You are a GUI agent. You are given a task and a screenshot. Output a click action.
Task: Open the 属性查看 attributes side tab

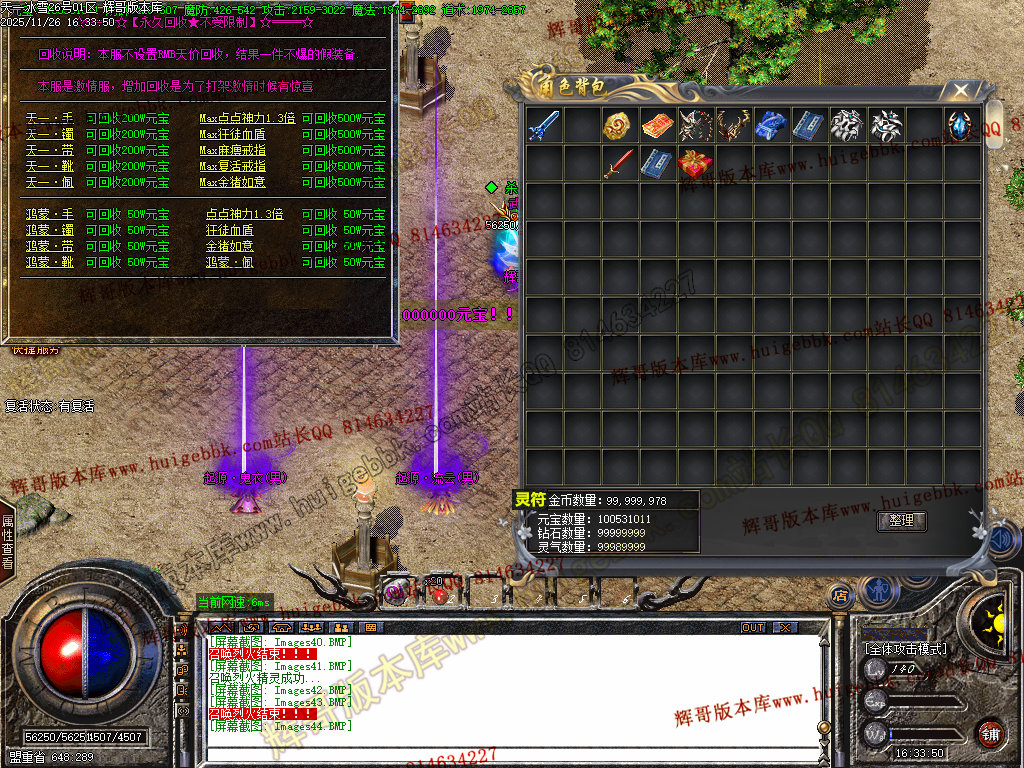(x=8, y=542)
